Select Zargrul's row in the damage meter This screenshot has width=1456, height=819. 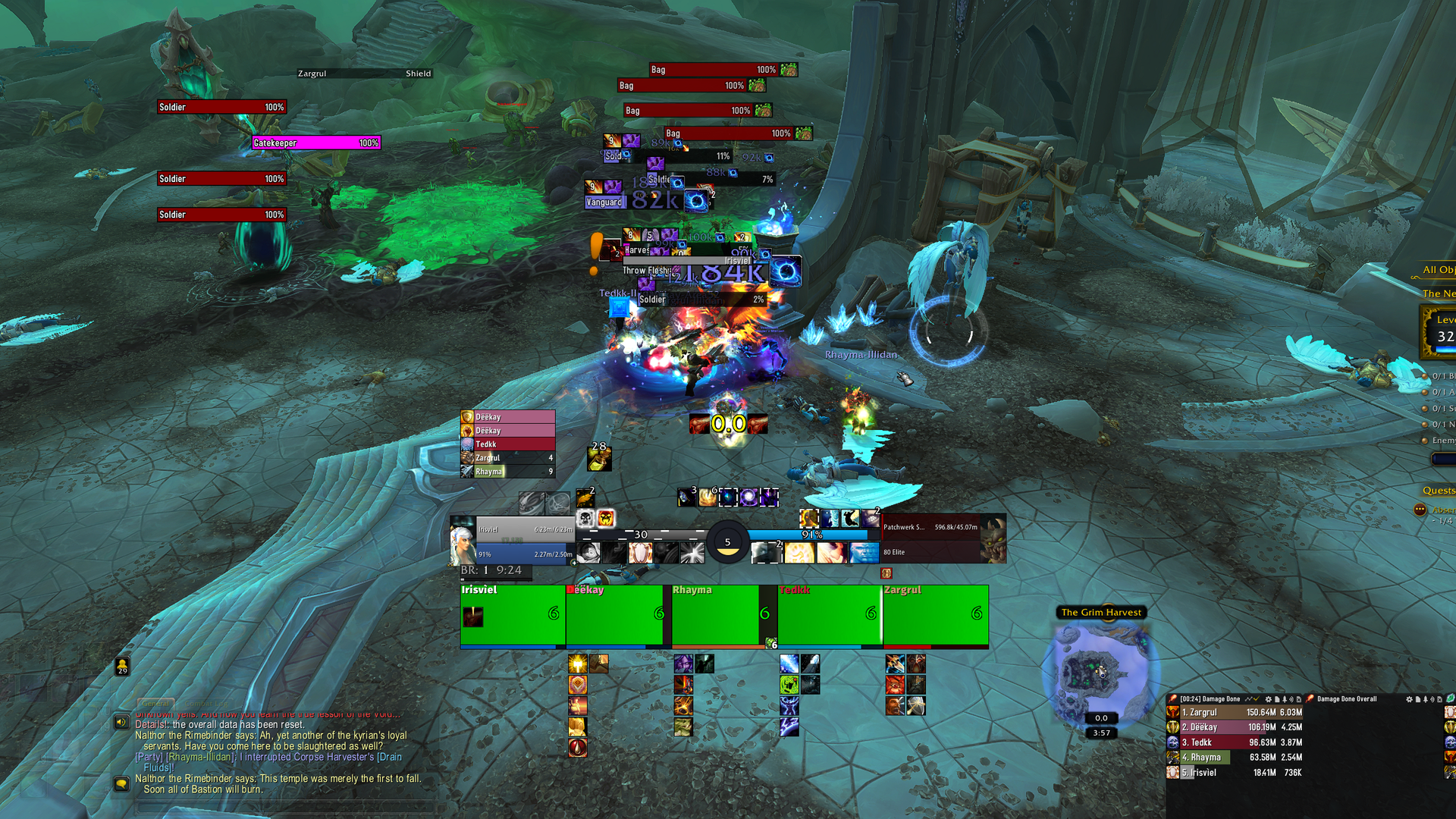pos(1235,712)
